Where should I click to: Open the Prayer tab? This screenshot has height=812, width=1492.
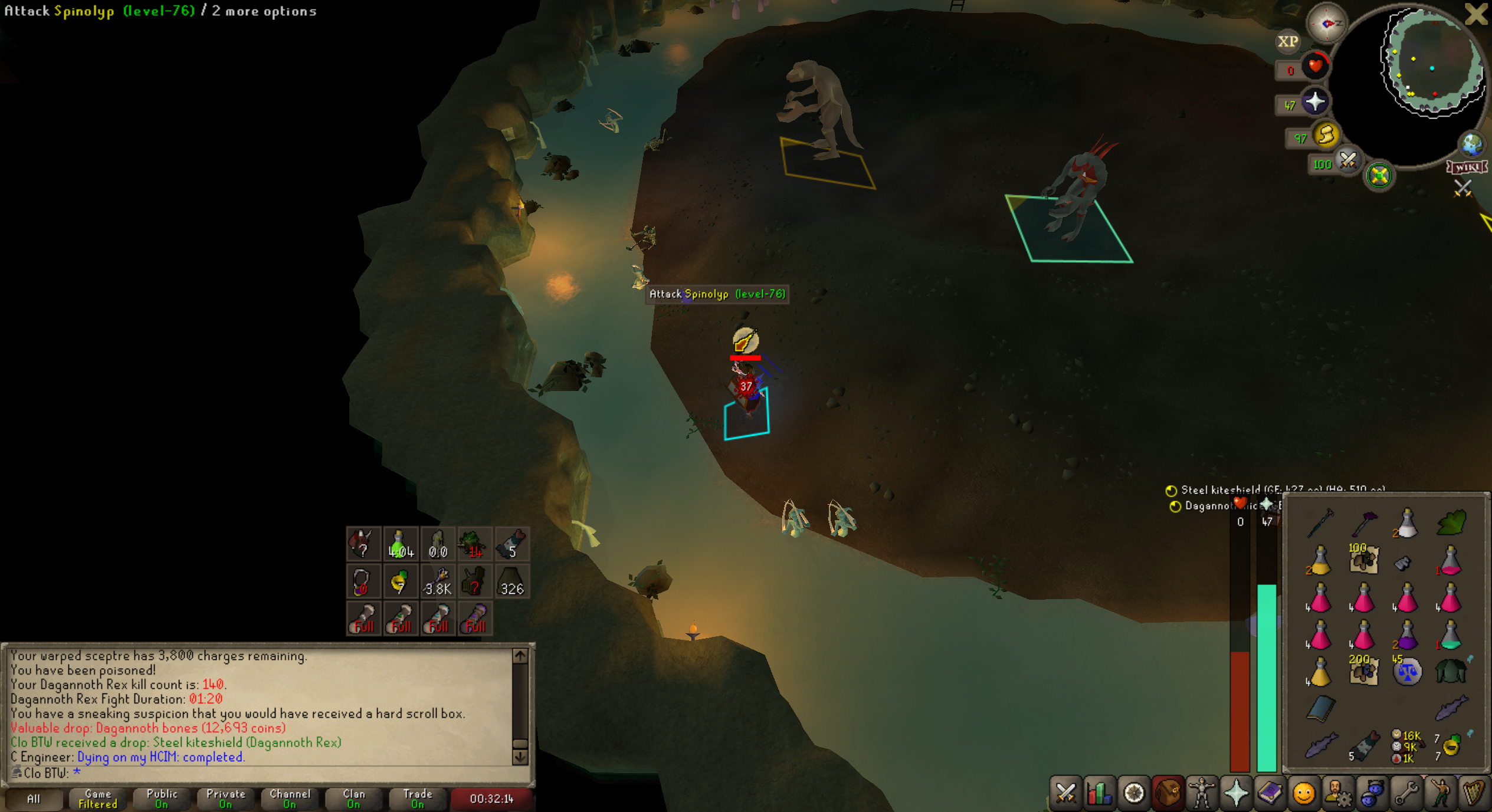coord(1236,793)
